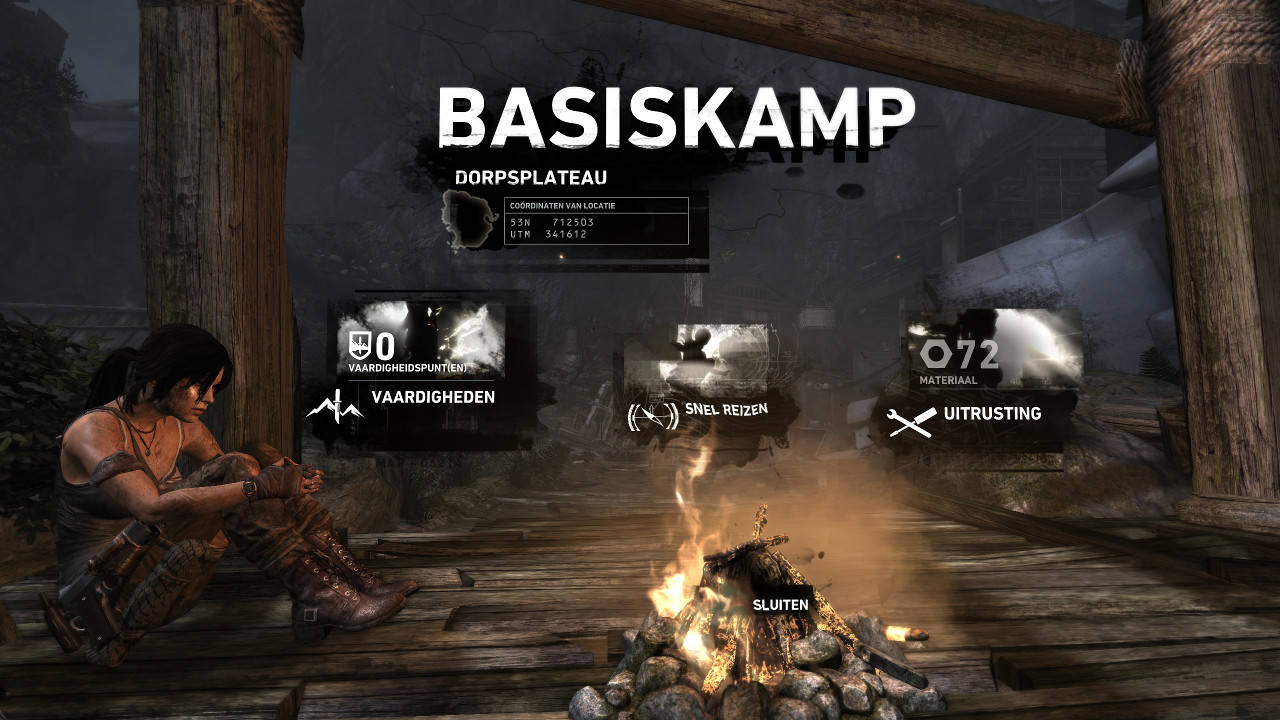The height and width of the screenshot is (720, 1280).
Task: Expand the Coördinaten van Locatie panel
Action: click(x=594, y=219)
